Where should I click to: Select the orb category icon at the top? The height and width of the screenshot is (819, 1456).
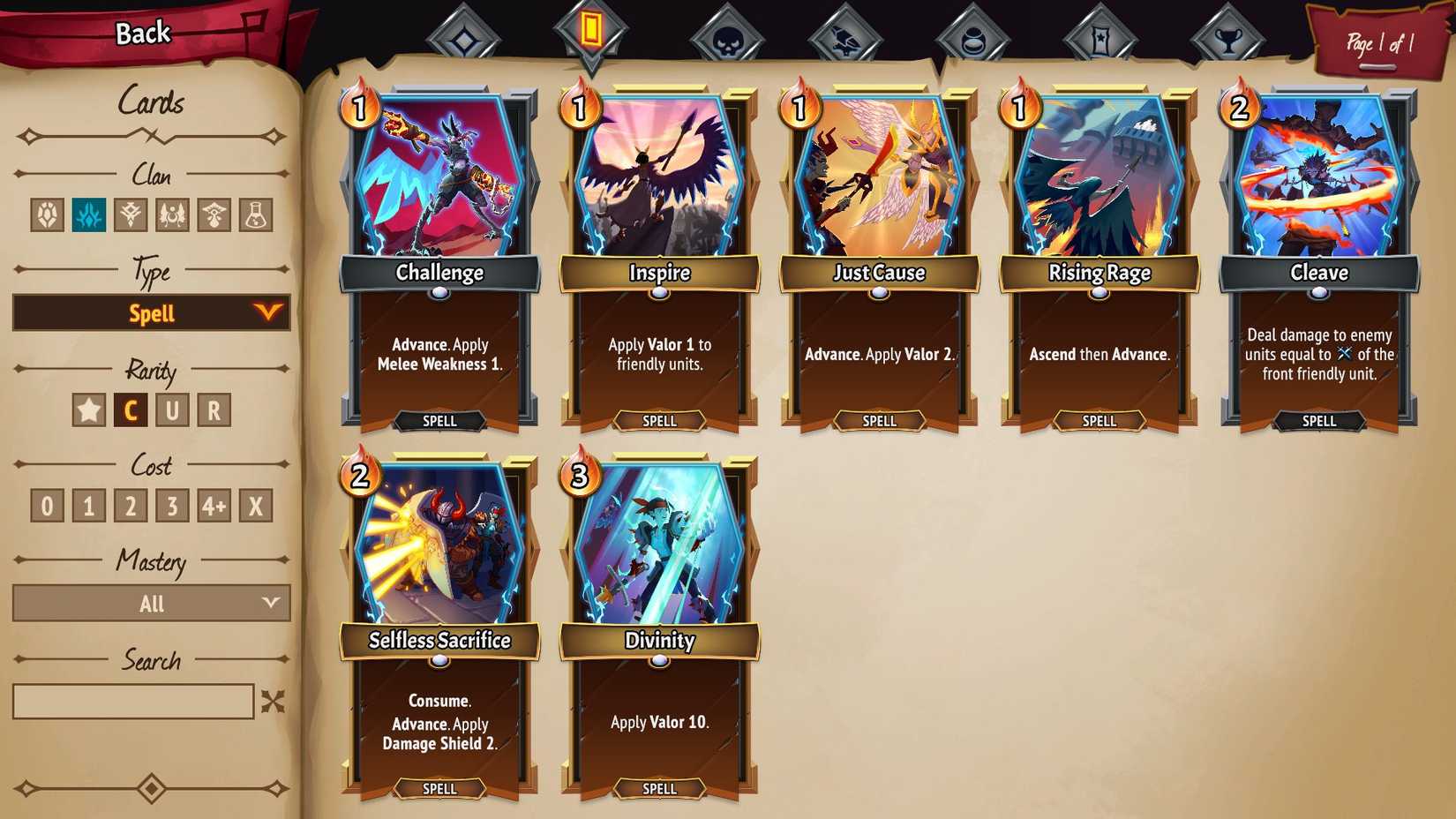click(x=975, y=35)
